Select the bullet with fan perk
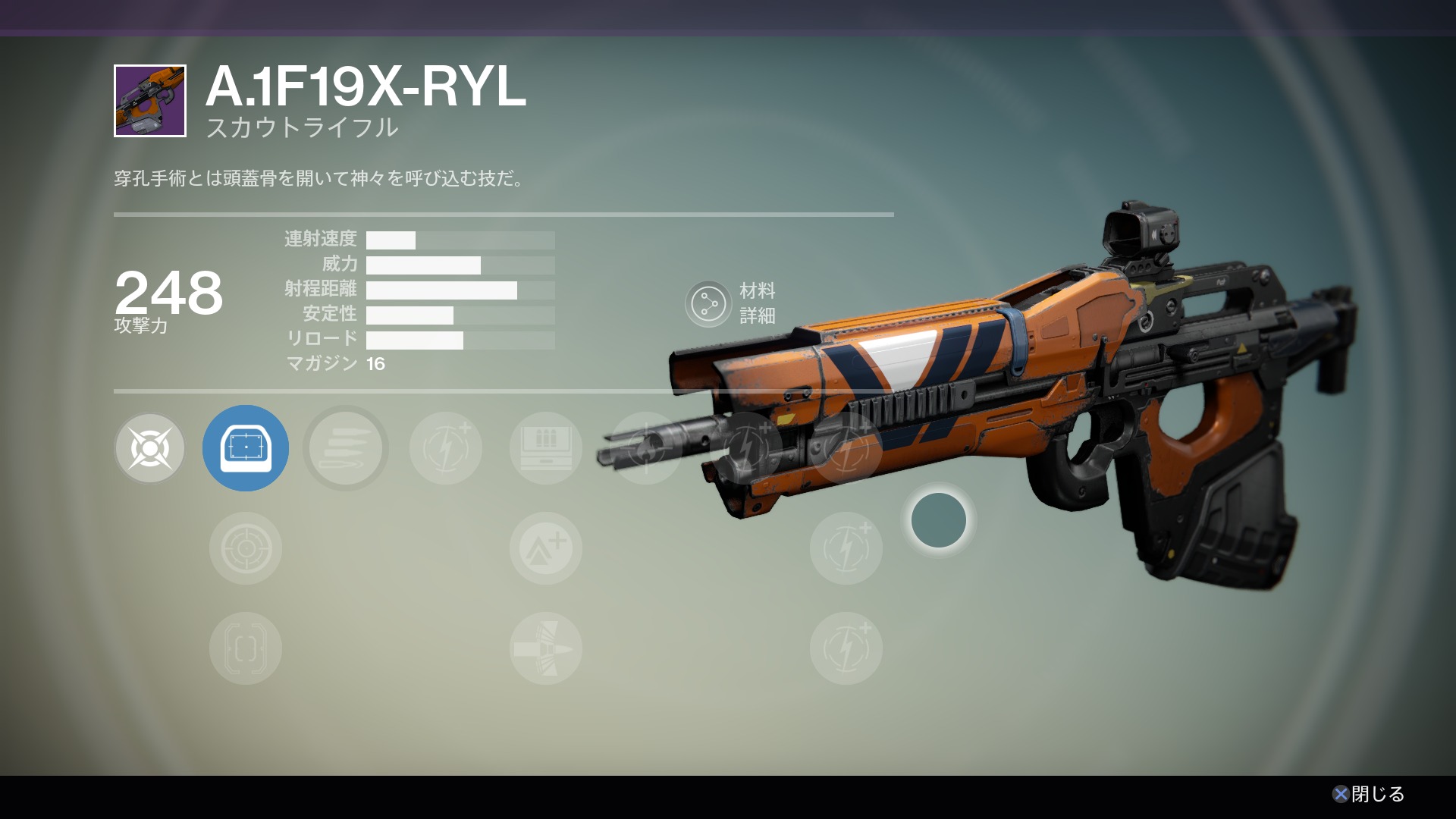Image resolution: width=1456 pixels, height=819 pixels. click(546, 648)
